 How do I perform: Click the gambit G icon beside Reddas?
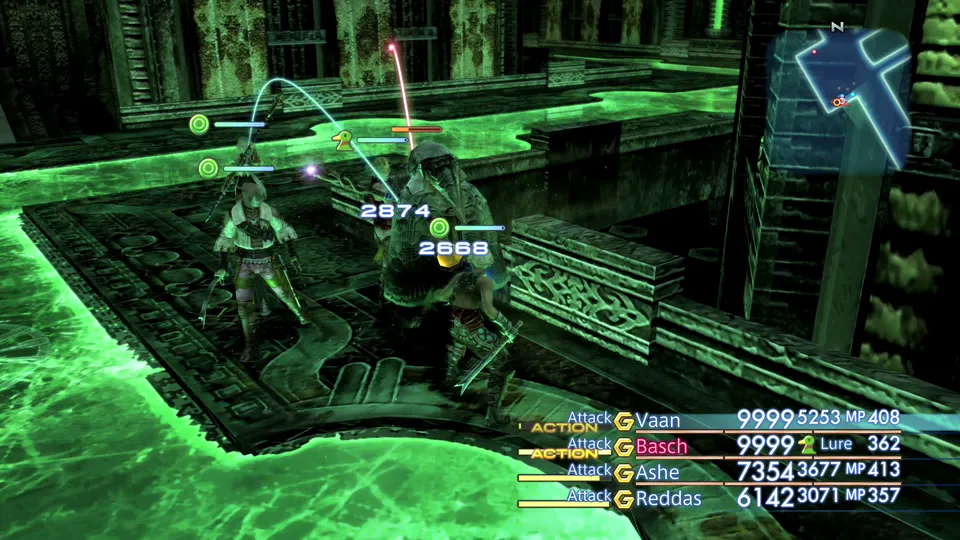[x=624, y=498]
